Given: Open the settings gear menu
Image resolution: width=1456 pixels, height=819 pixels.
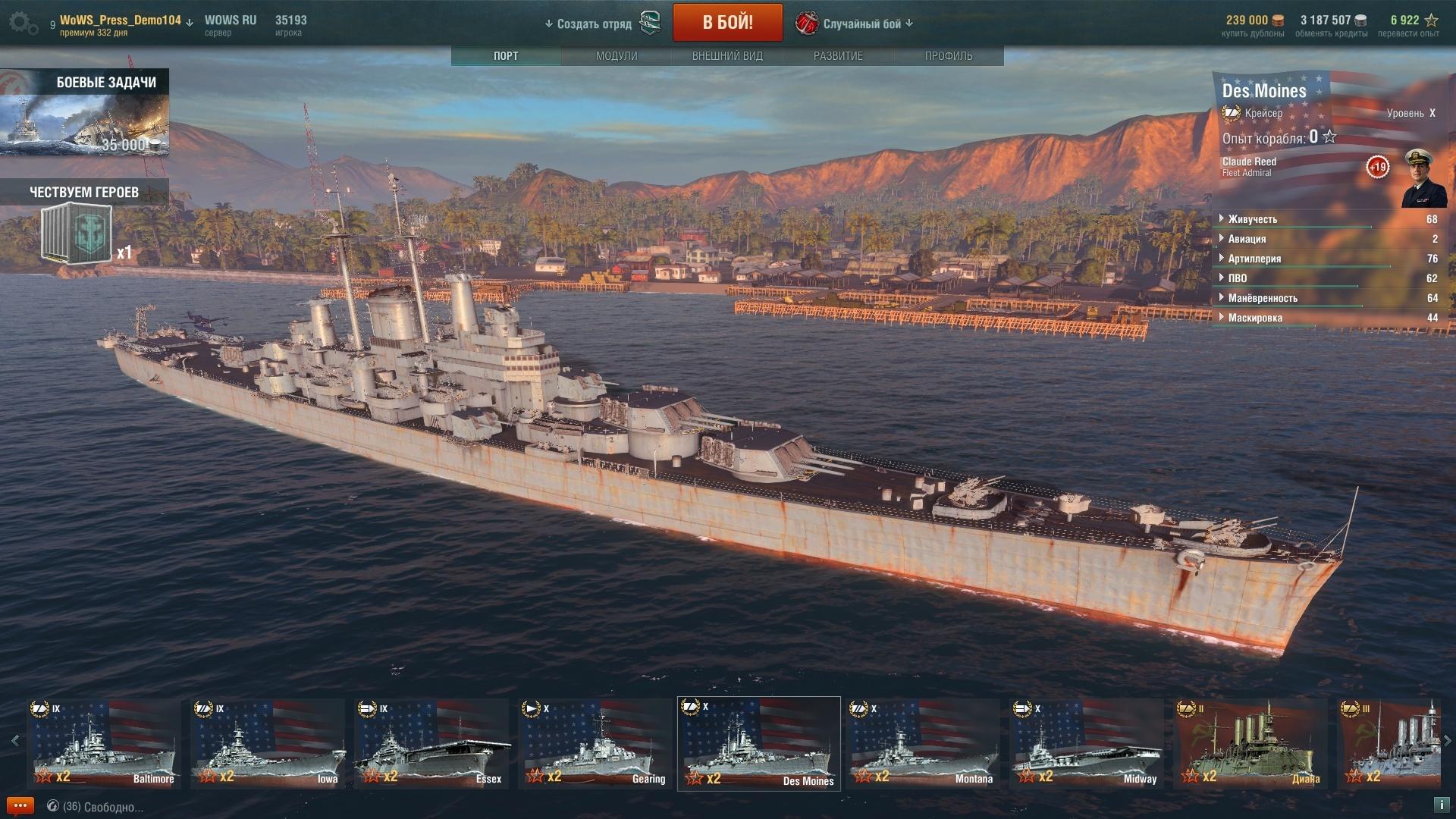Looking at the screenshot, I should point(23,24).
